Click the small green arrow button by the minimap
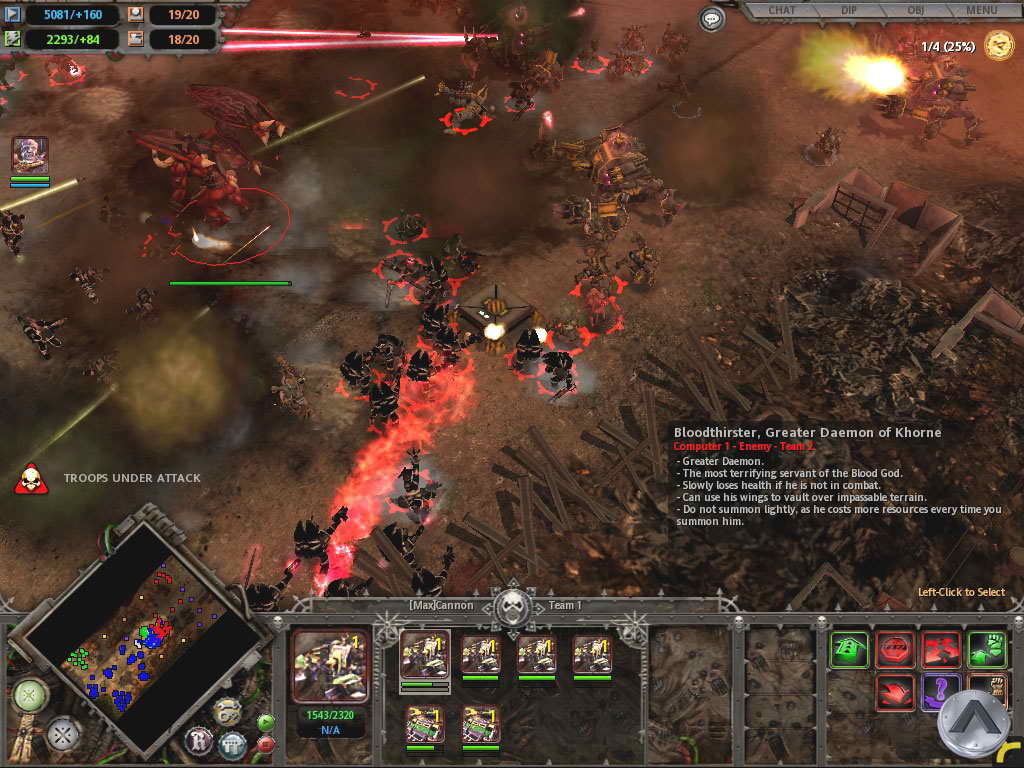This screenshot has width=1024, height=768. coord(265,722)
